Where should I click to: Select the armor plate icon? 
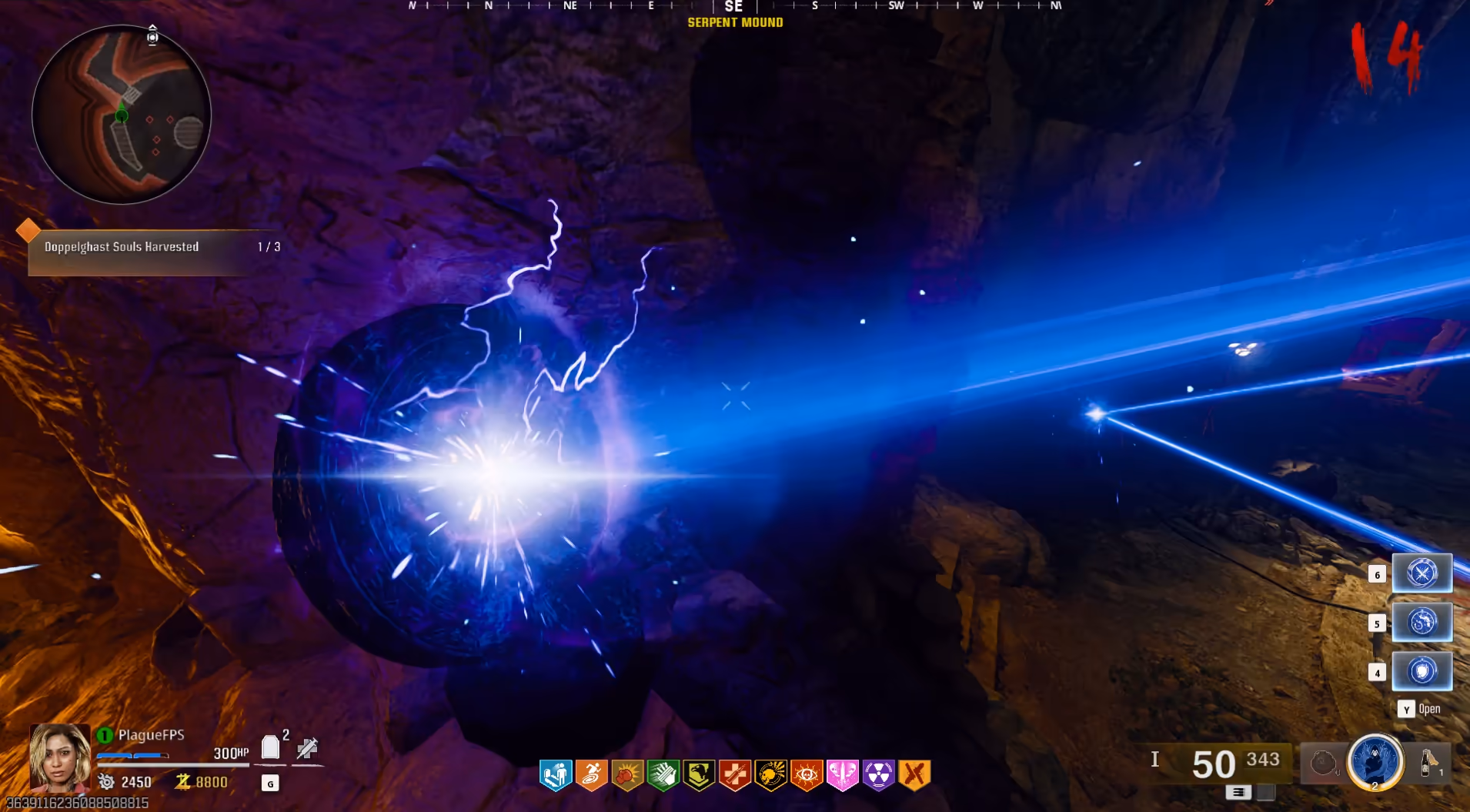coord(270,747)
